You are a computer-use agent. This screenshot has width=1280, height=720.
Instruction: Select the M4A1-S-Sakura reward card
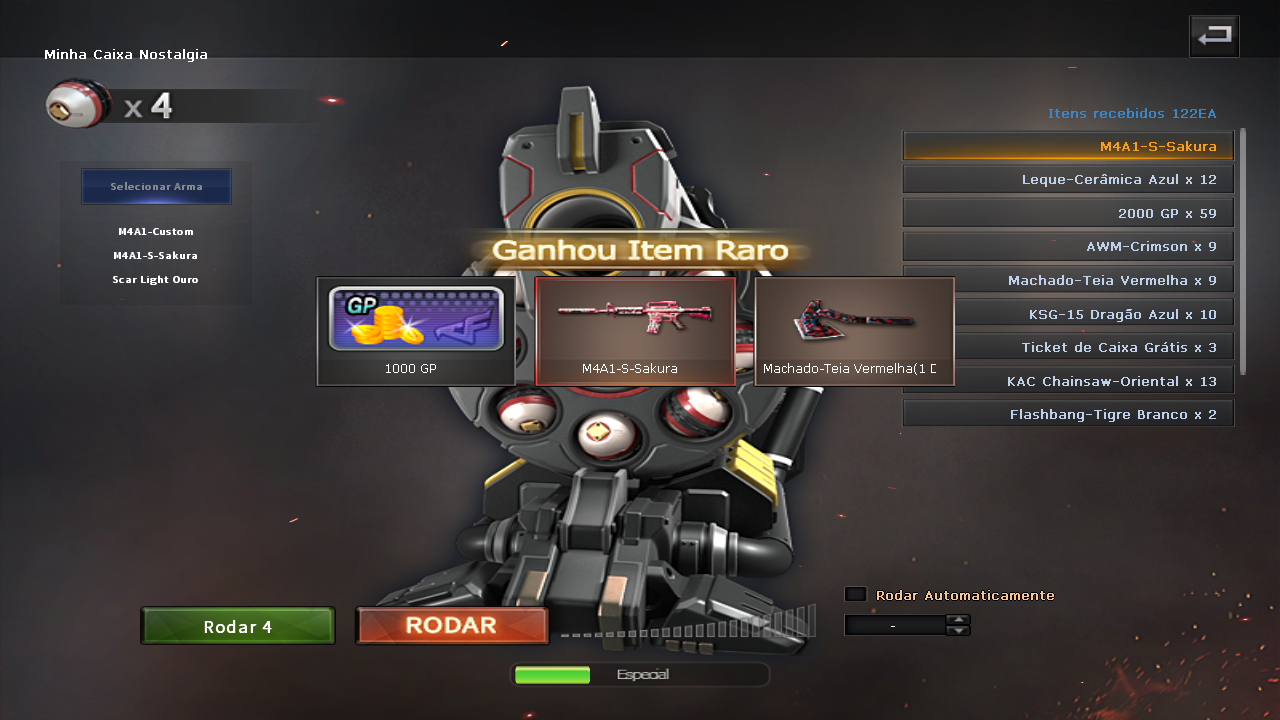[635, 331]
